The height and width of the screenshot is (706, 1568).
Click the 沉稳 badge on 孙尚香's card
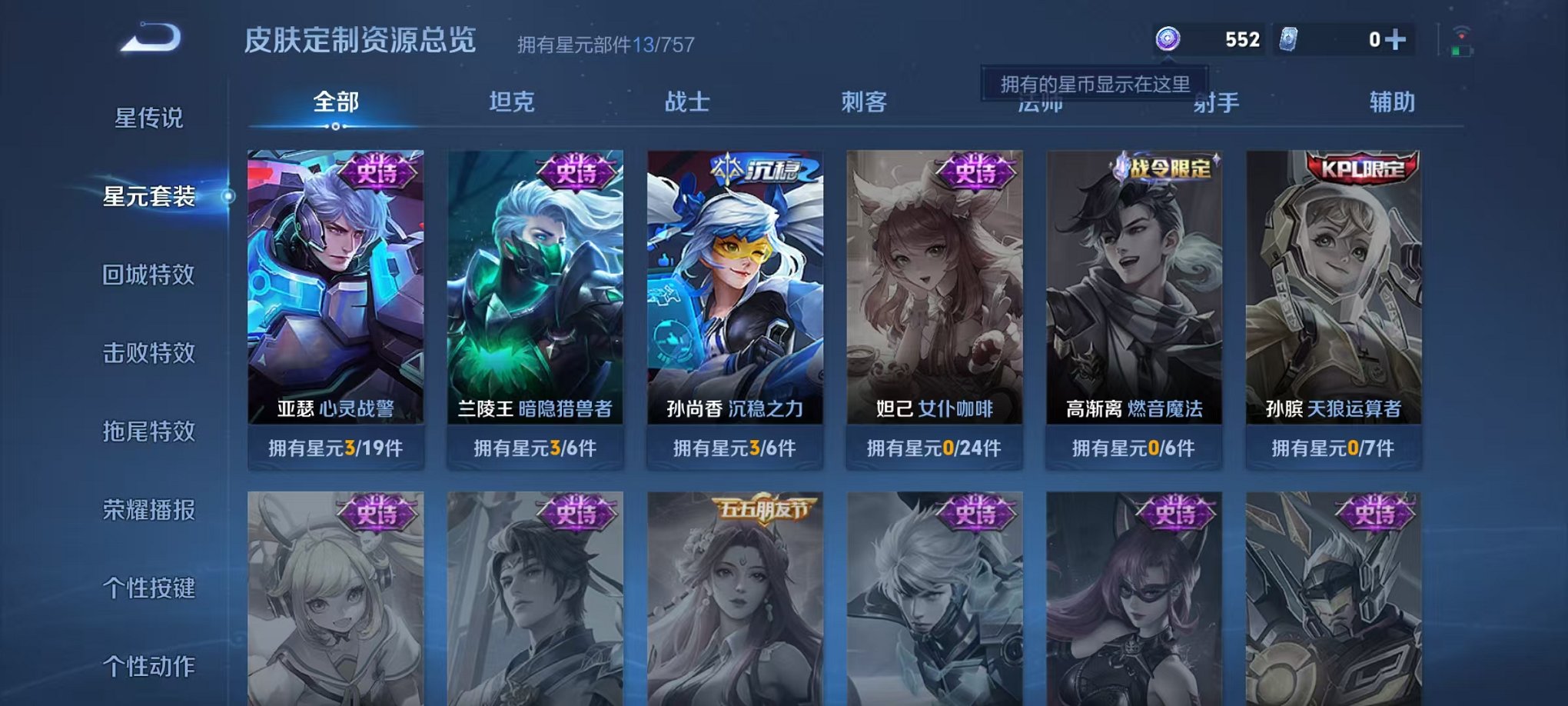[x=756, y=169]
